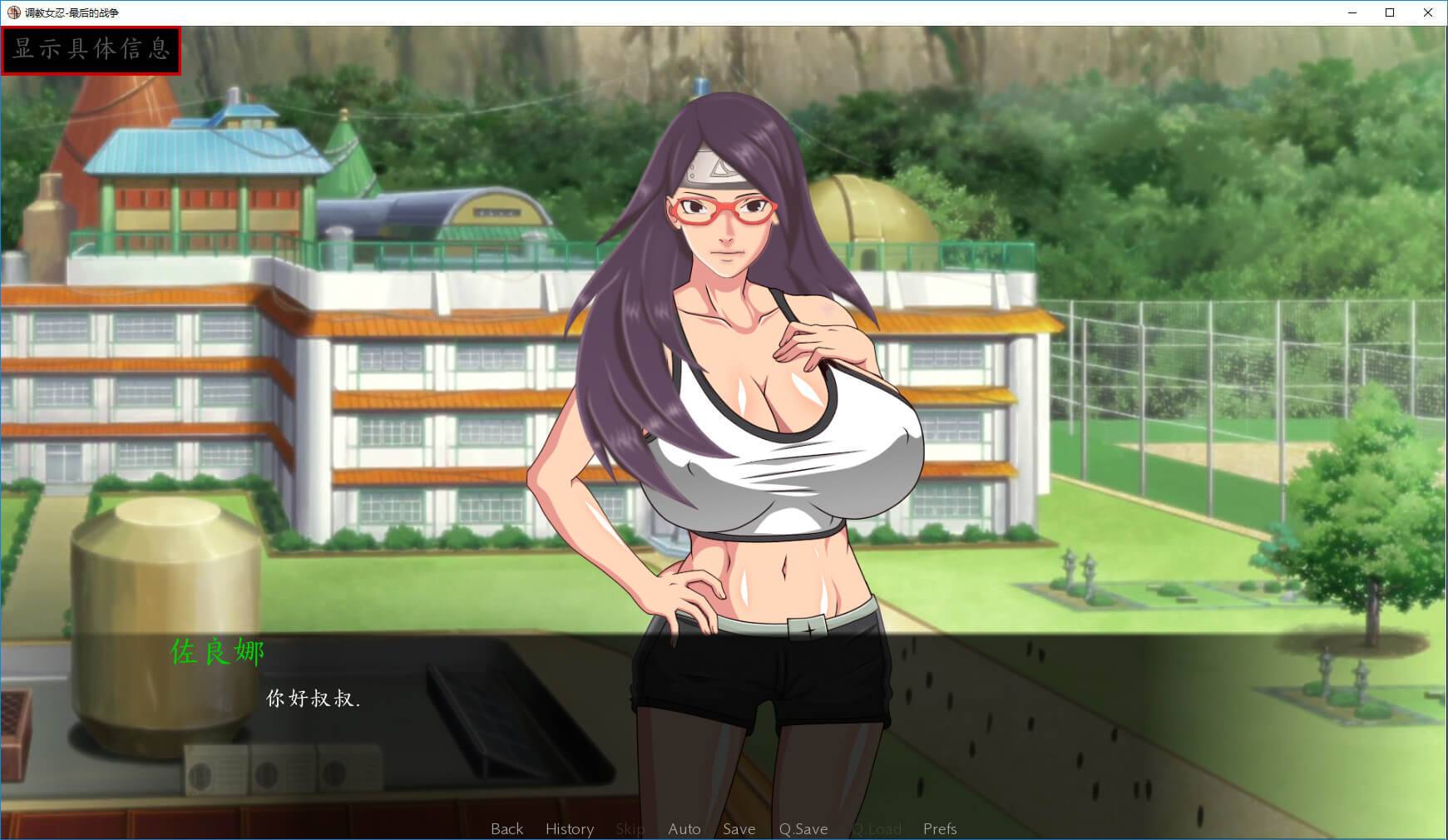Open the Save menu
Viewport: 1448px width, 840px height.
coord(739,828)
